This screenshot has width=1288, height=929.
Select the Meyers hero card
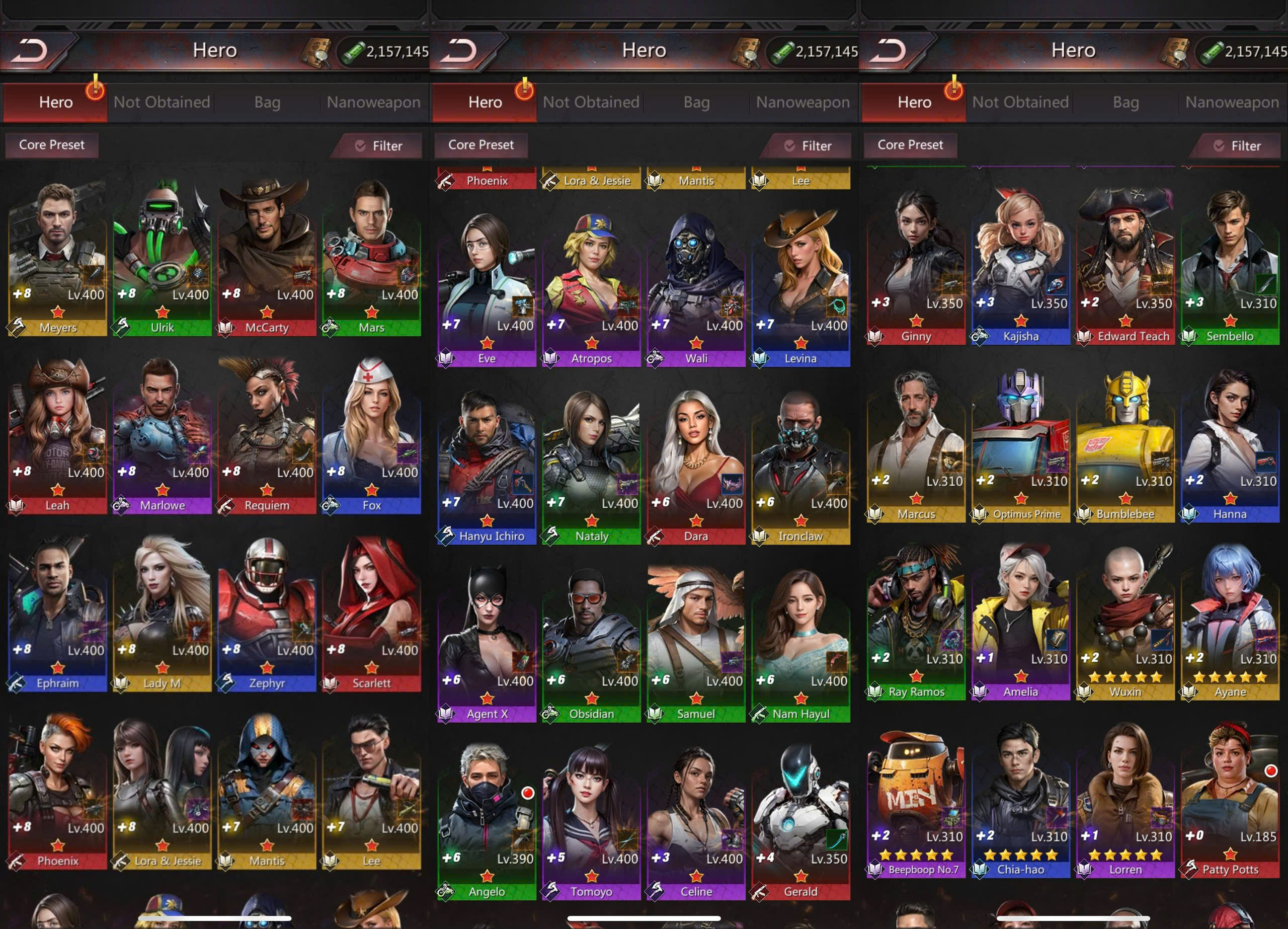click(x=57, y=256)
